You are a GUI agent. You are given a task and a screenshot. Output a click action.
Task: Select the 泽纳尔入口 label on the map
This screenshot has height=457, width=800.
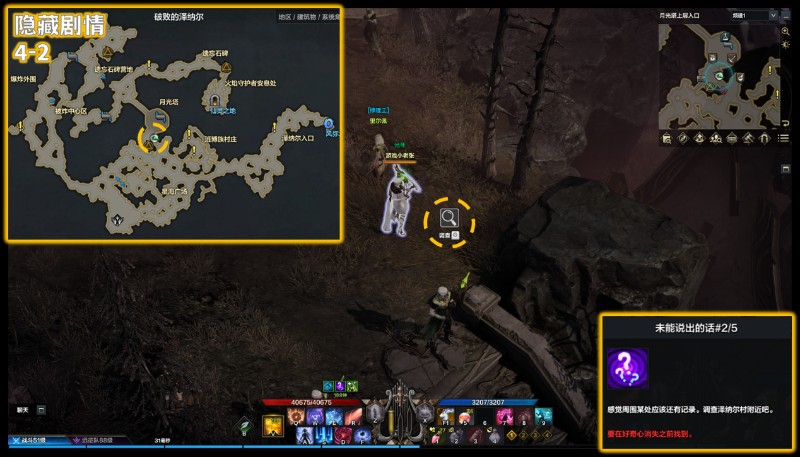point(298,138)
